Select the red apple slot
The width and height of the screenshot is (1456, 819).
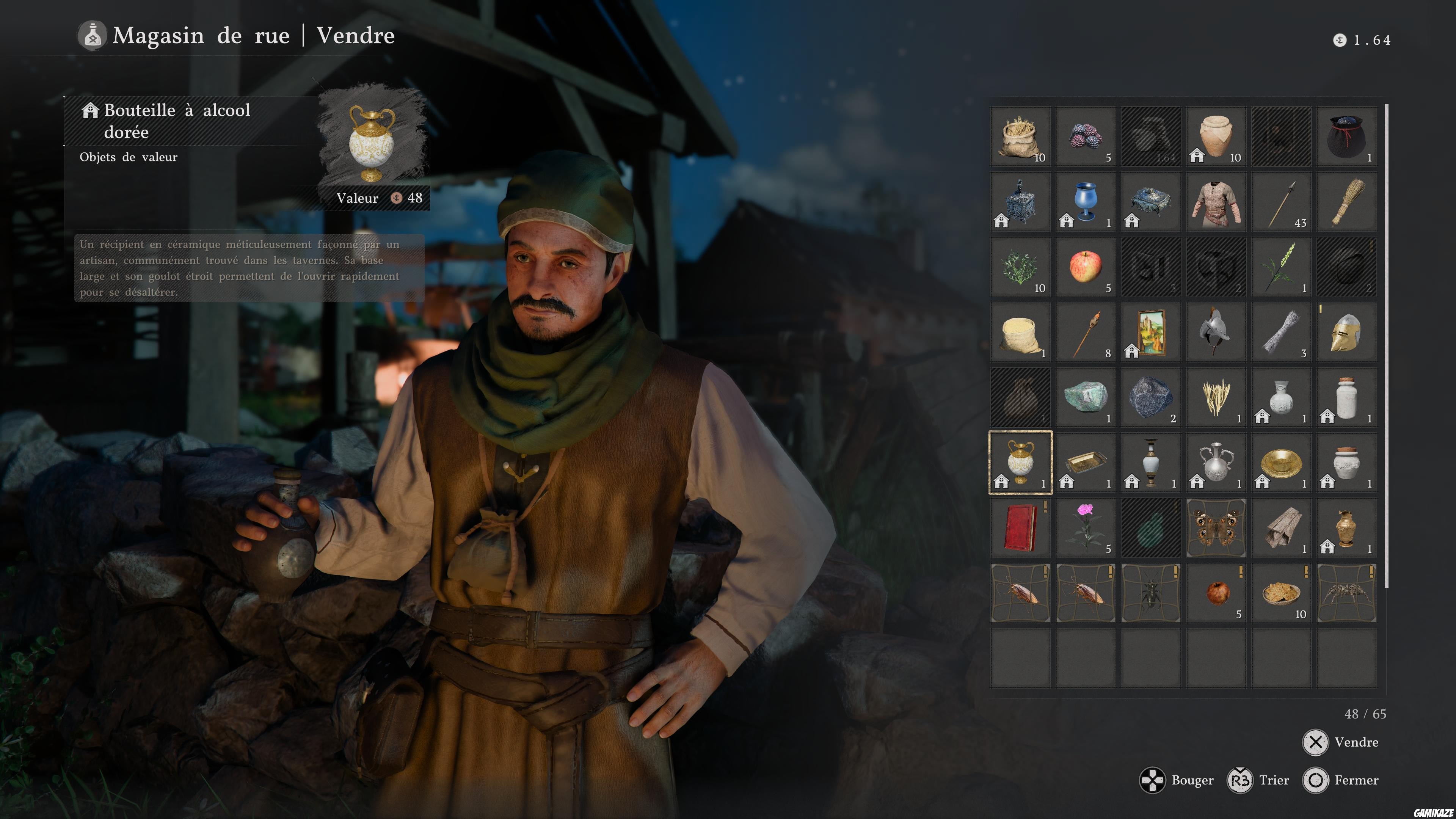pos(1085,267)
